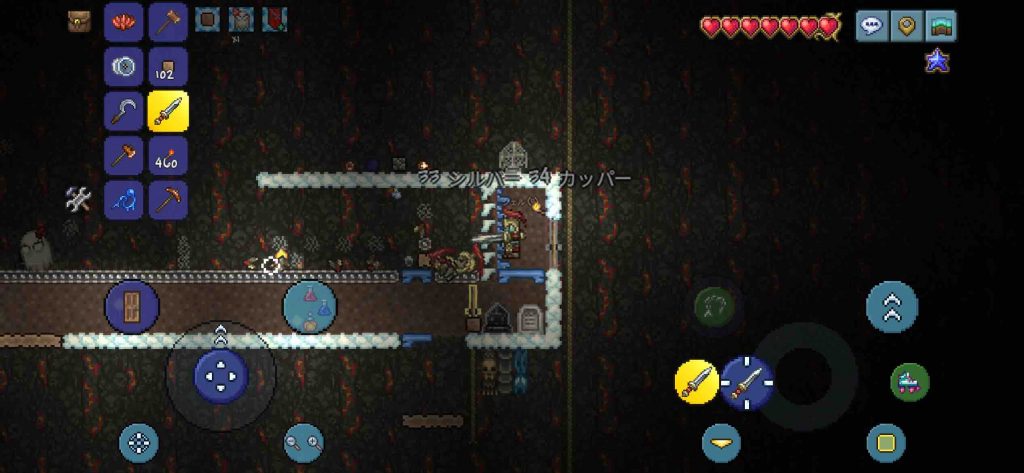Select the torch stack of 460

coord(168,156)
